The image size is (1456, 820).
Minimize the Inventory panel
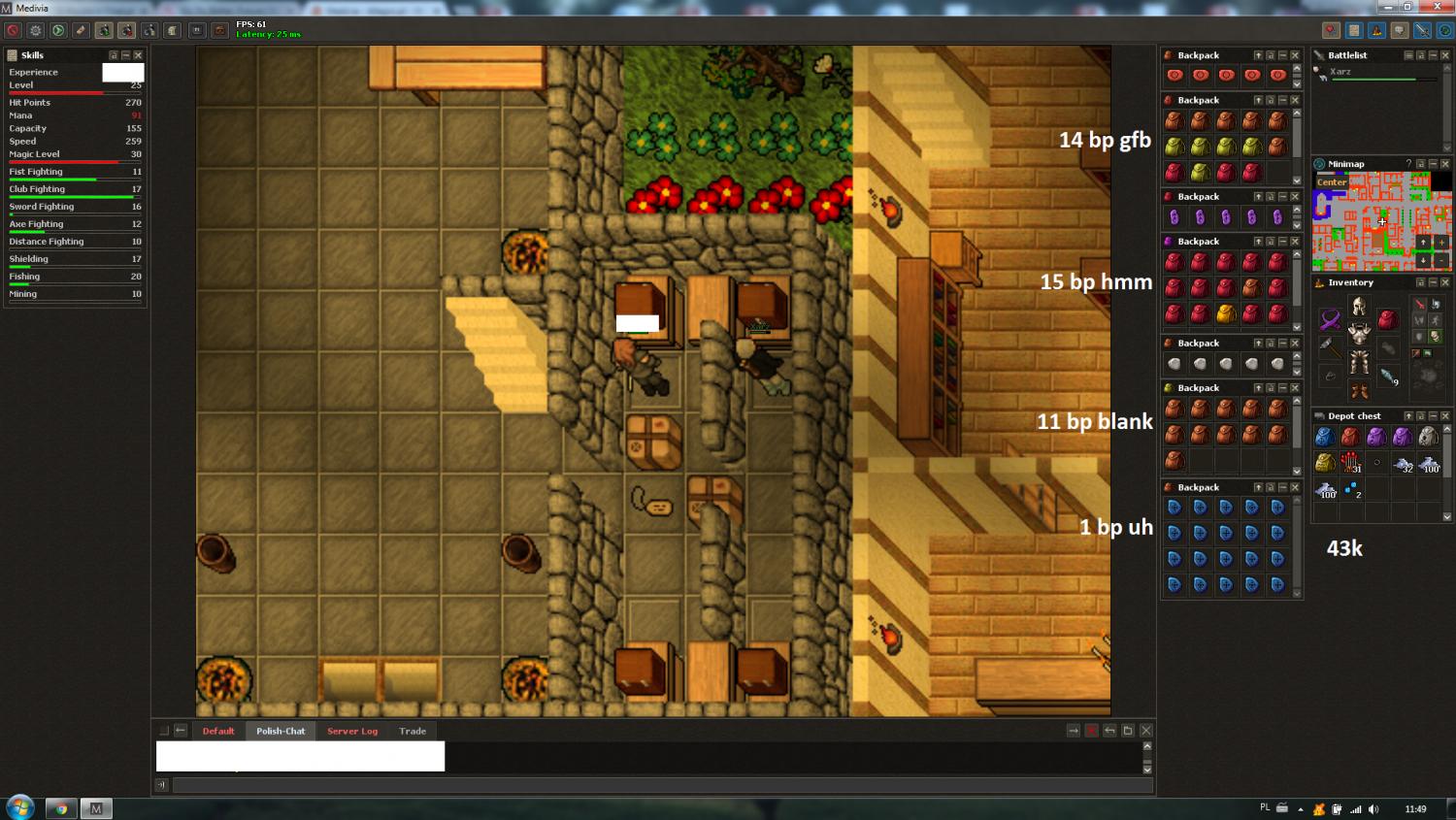(1433, 282)
